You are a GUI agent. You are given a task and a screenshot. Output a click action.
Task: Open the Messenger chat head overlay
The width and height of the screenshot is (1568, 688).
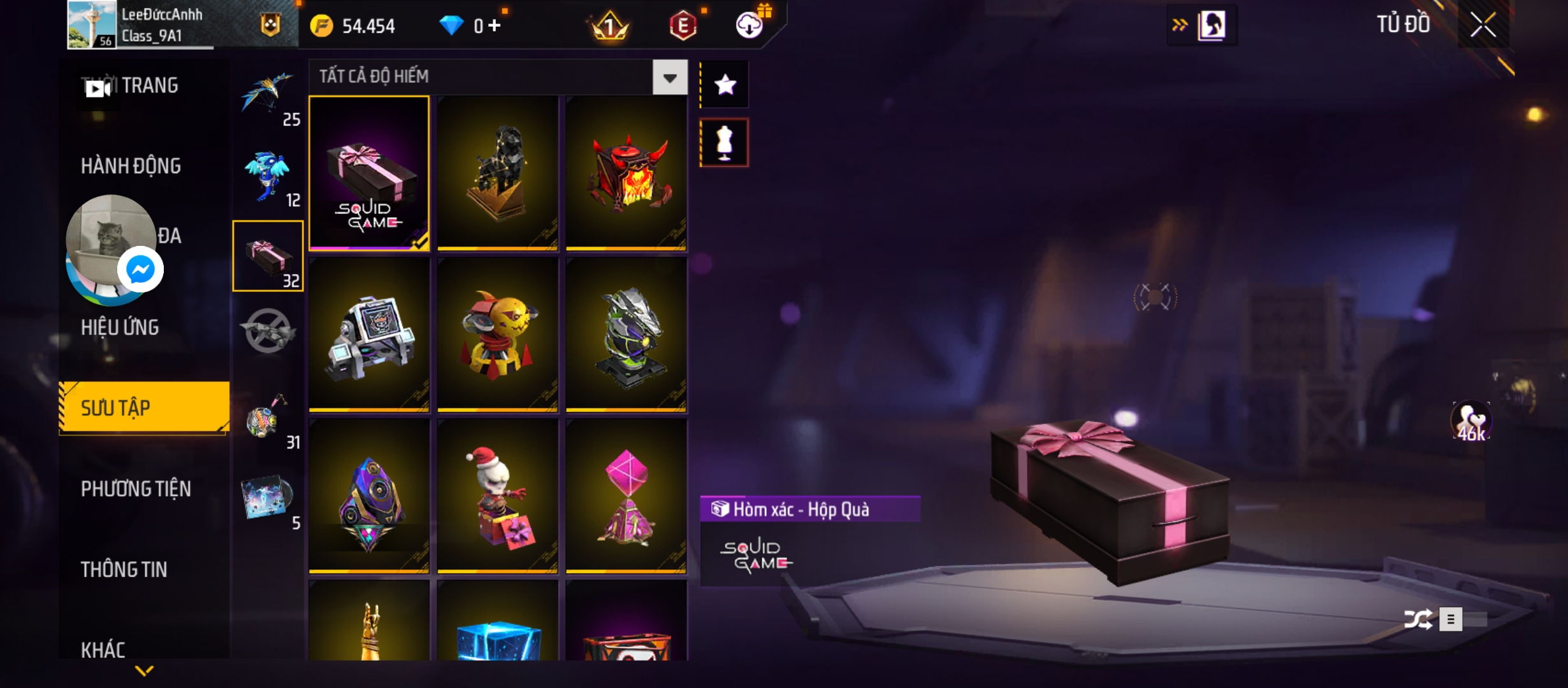[140, 269]
